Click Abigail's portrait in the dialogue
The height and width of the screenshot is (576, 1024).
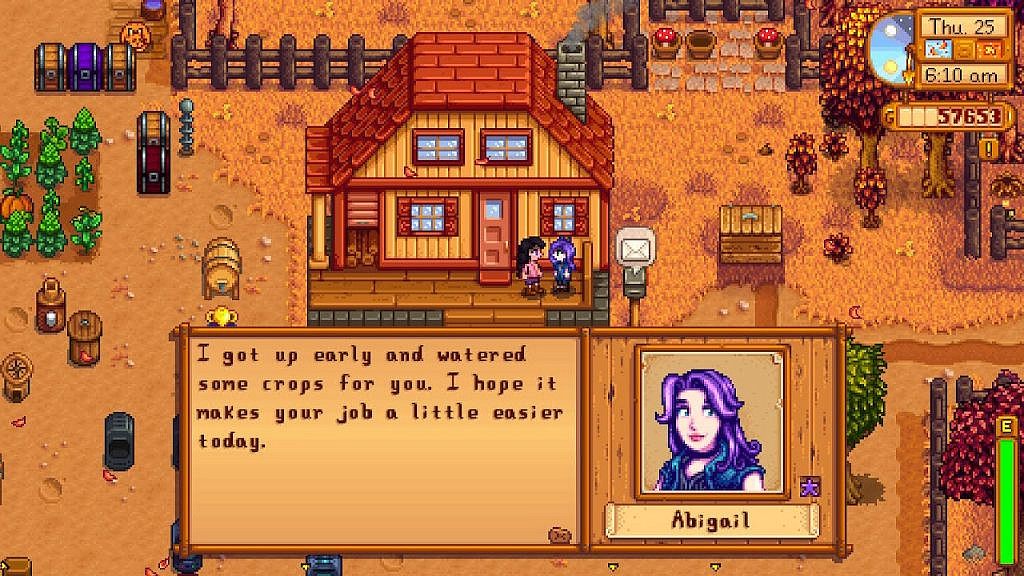[712, 421]
